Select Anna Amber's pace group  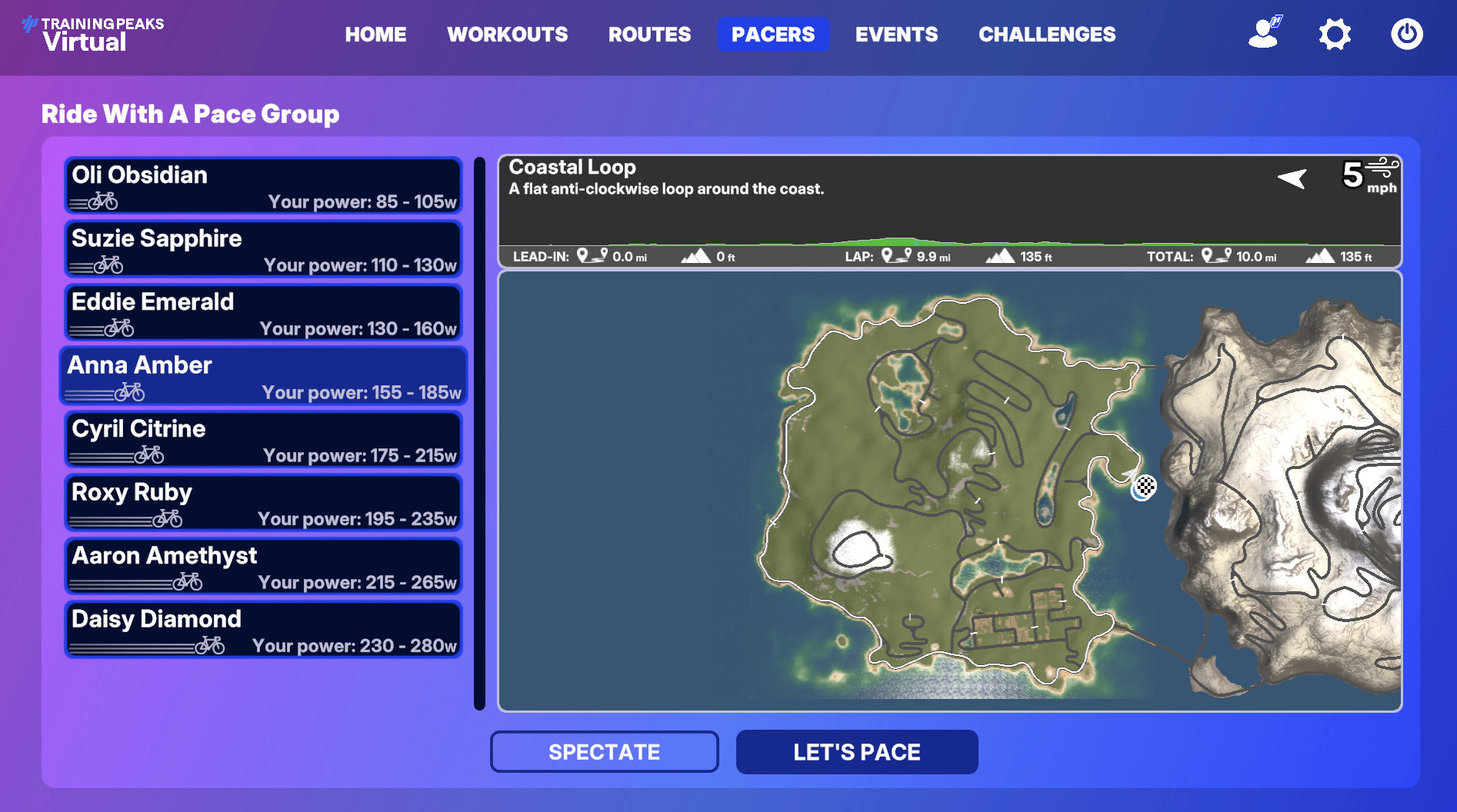coord(262,376)
